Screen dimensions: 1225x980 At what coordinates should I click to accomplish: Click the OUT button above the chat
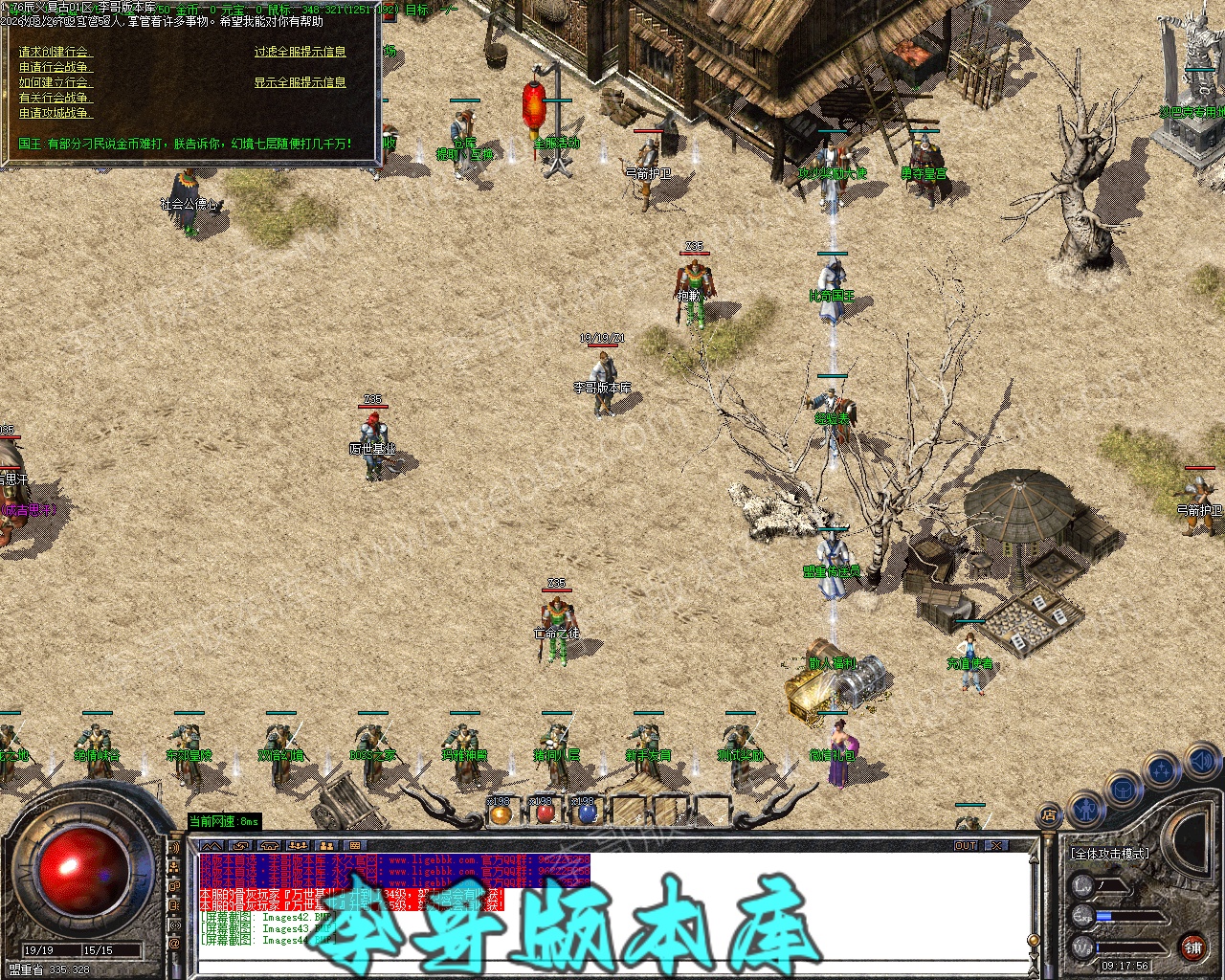point(966,846)
